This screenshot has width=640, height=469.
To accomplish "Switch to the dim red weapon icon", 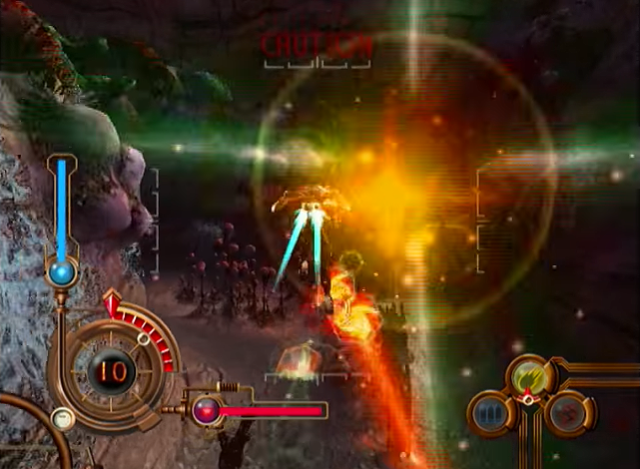I will [566, 411].
